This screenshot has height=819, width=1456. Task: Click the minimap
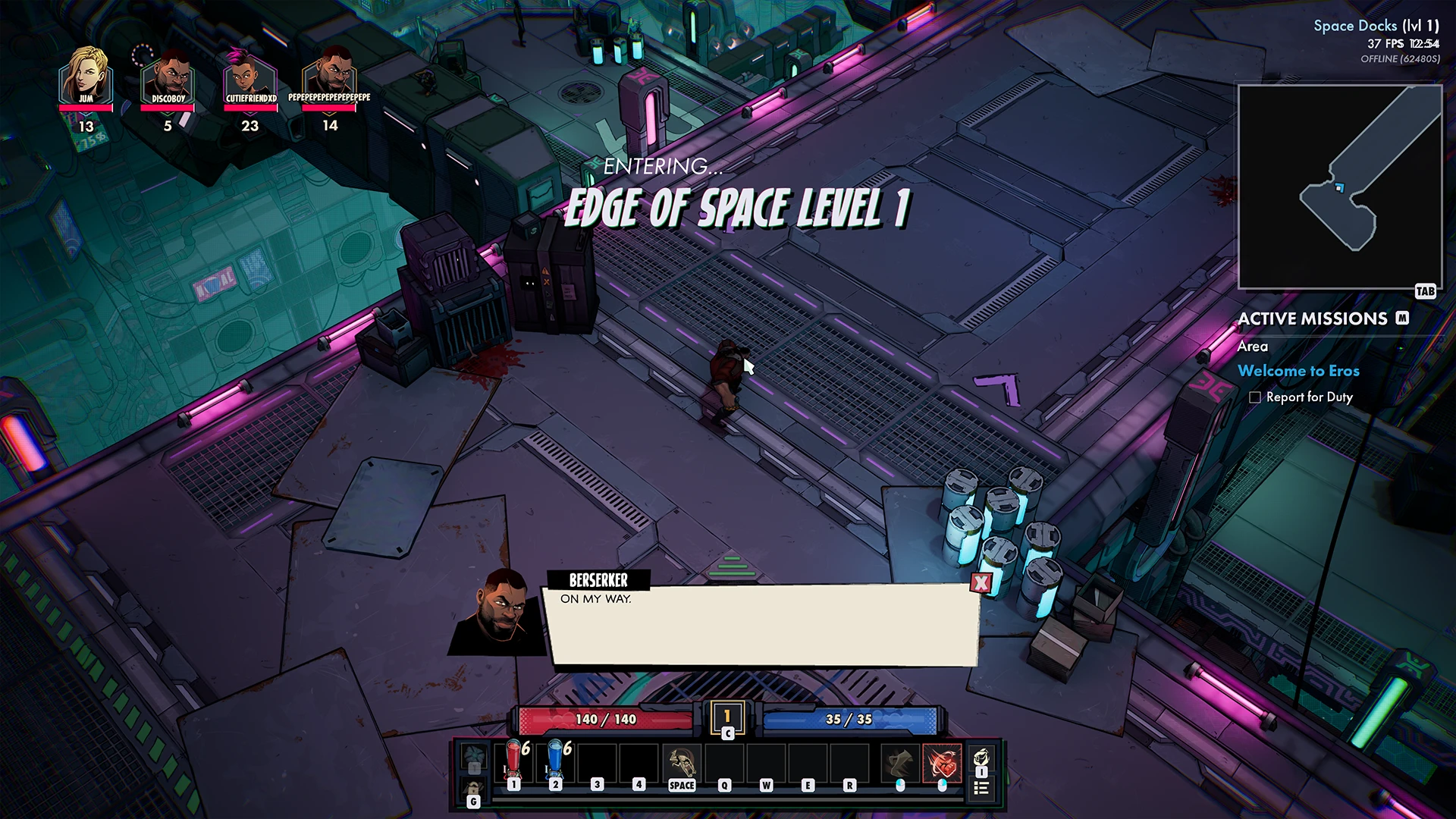[x=1339, y=187]
